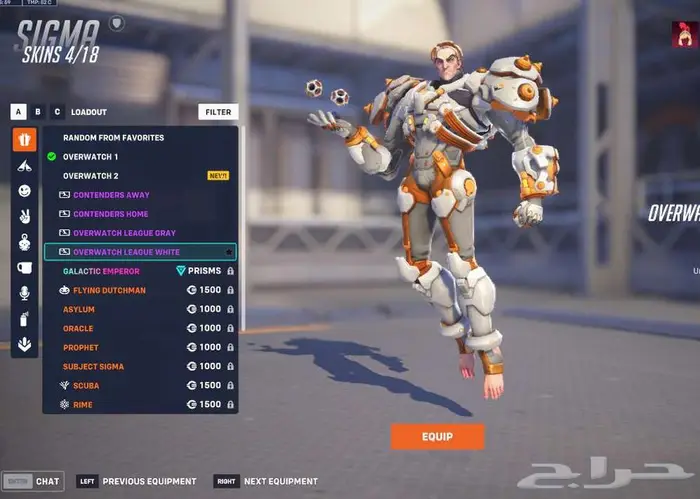Open the voice lines category (microphone icon)
Screen dimensions: 700x499
(x=24, y=293)
